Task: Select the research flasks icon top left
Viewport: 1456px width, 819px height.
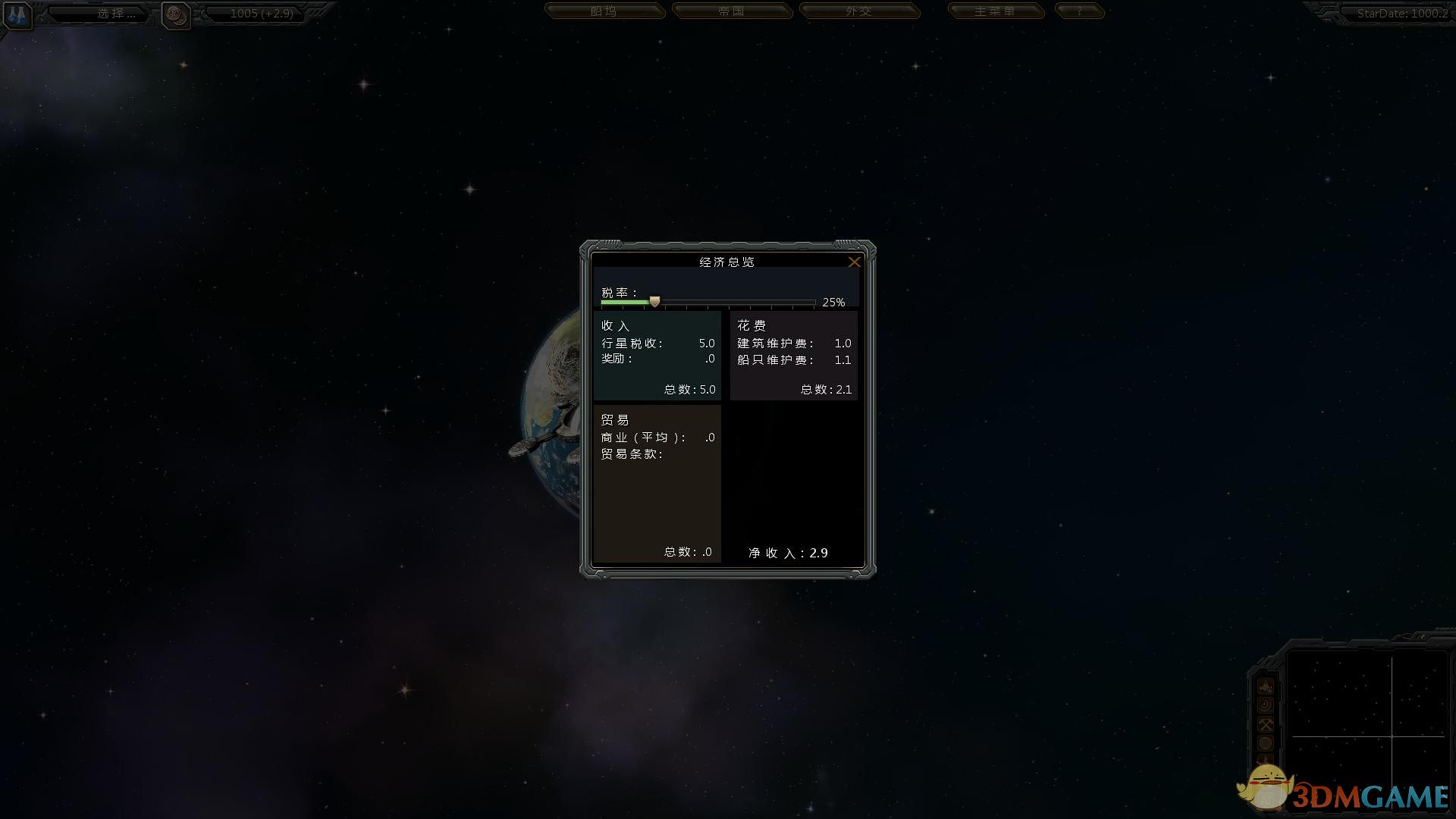Action: click(x=17, y=17)
